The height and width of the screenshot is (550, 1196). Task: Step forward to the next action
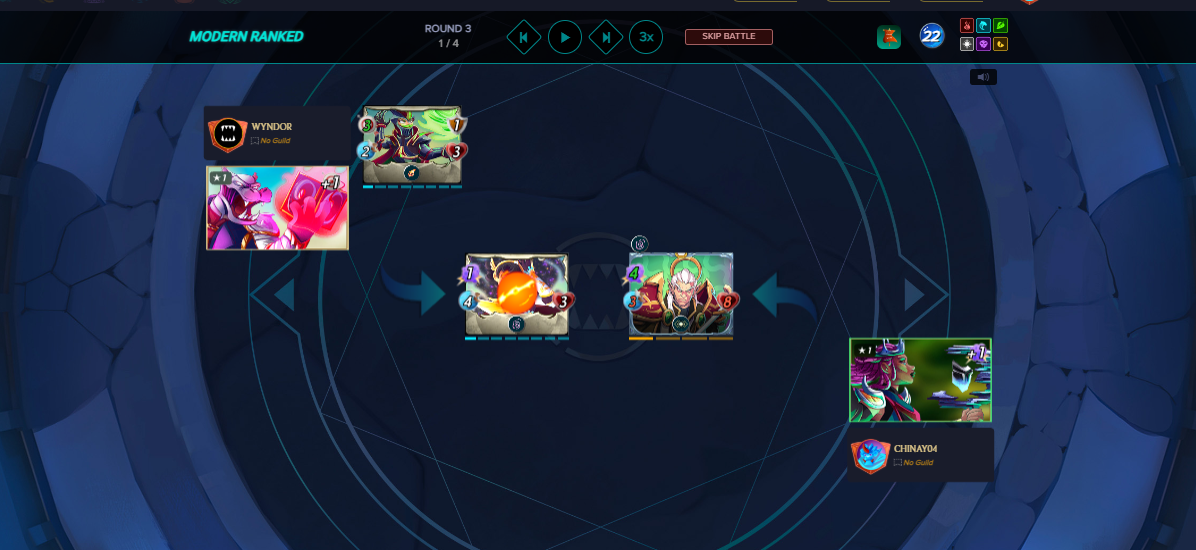[x=606, y=38]
